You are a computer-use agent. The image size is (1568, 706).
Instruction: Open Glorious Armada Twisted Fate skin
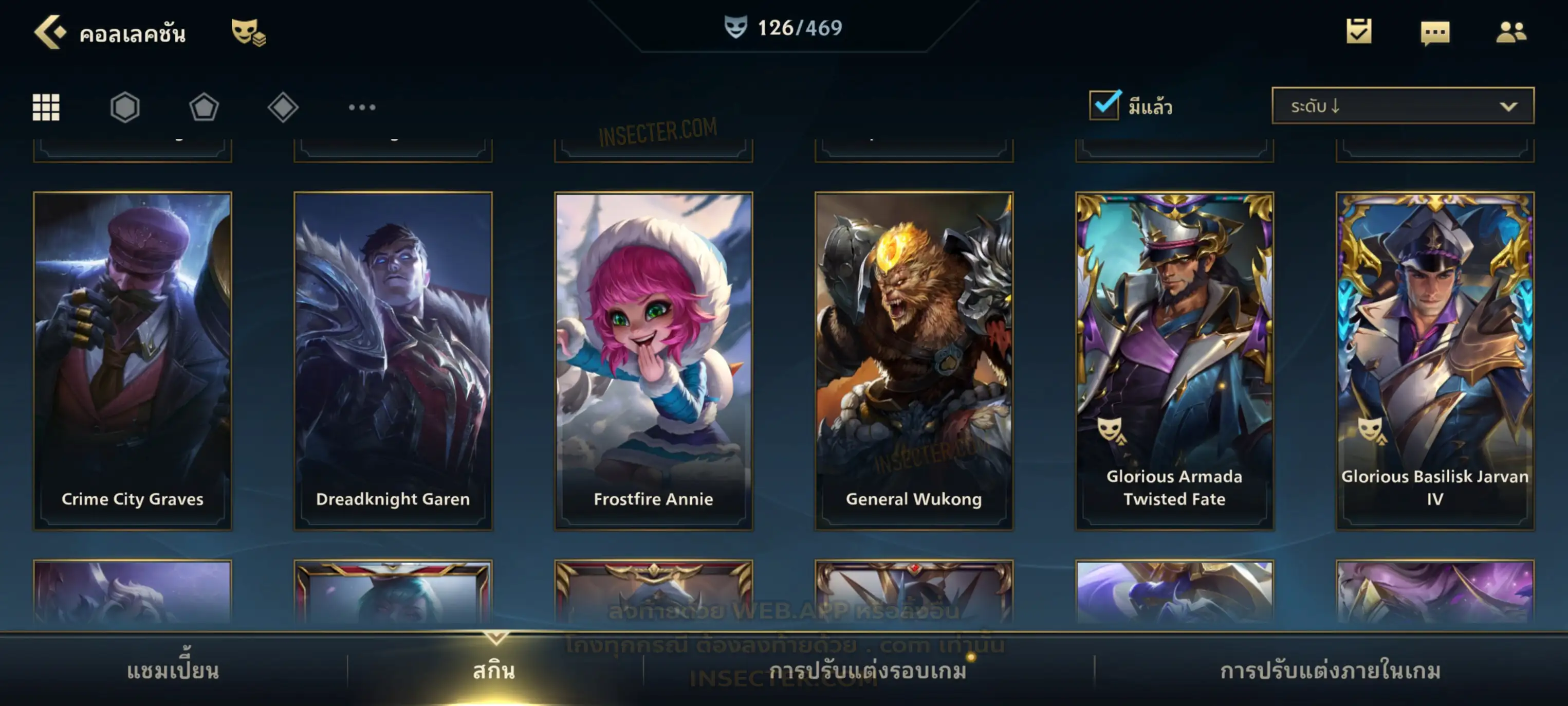(x=1174, y=360)
